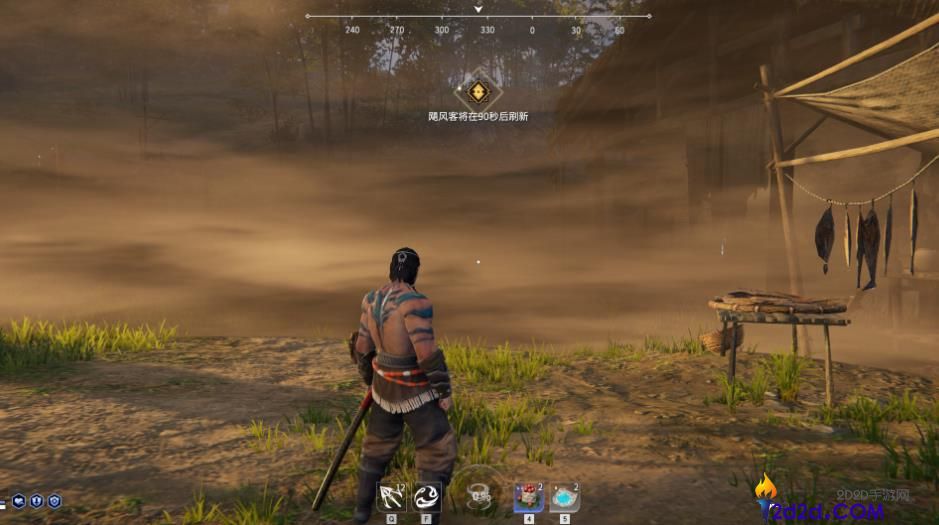Click the heart-in-hand hexagon status icon

click(18, 501)
